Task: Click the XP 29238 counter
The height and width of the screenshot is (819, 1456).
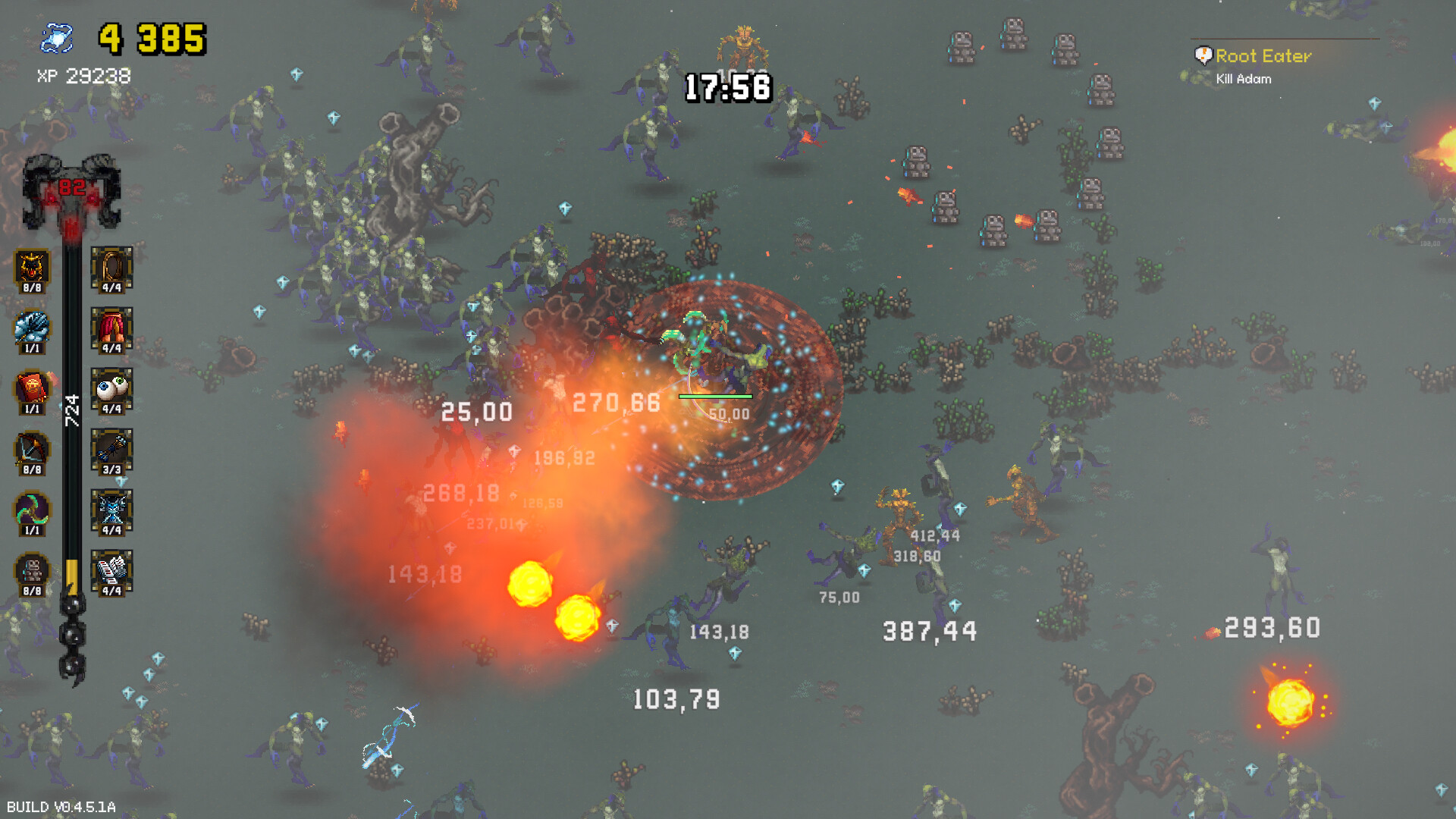Action: tap(82, 76)
